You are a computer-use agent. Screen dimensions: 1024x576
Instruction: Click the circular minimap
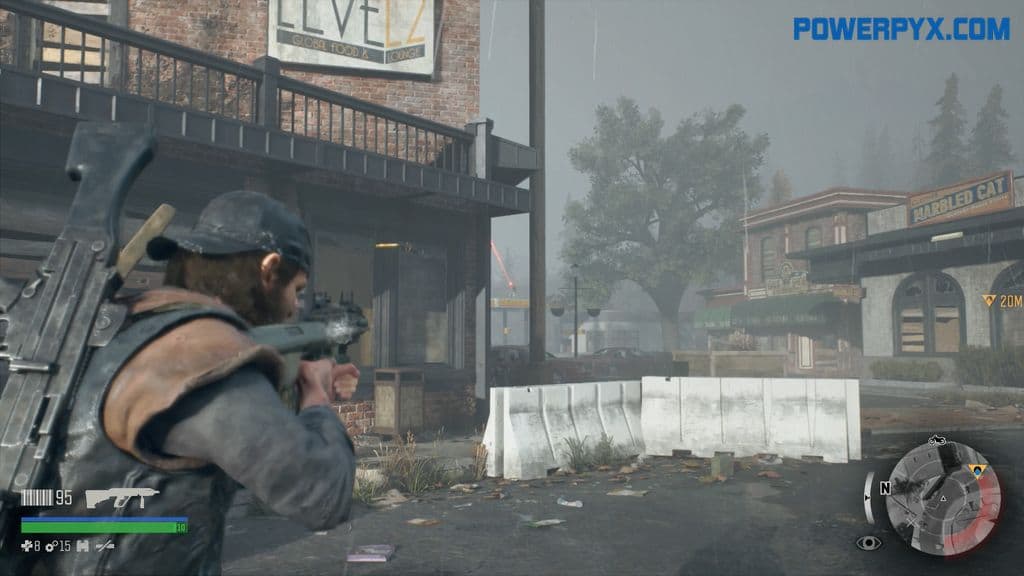[x=943, y=497]
